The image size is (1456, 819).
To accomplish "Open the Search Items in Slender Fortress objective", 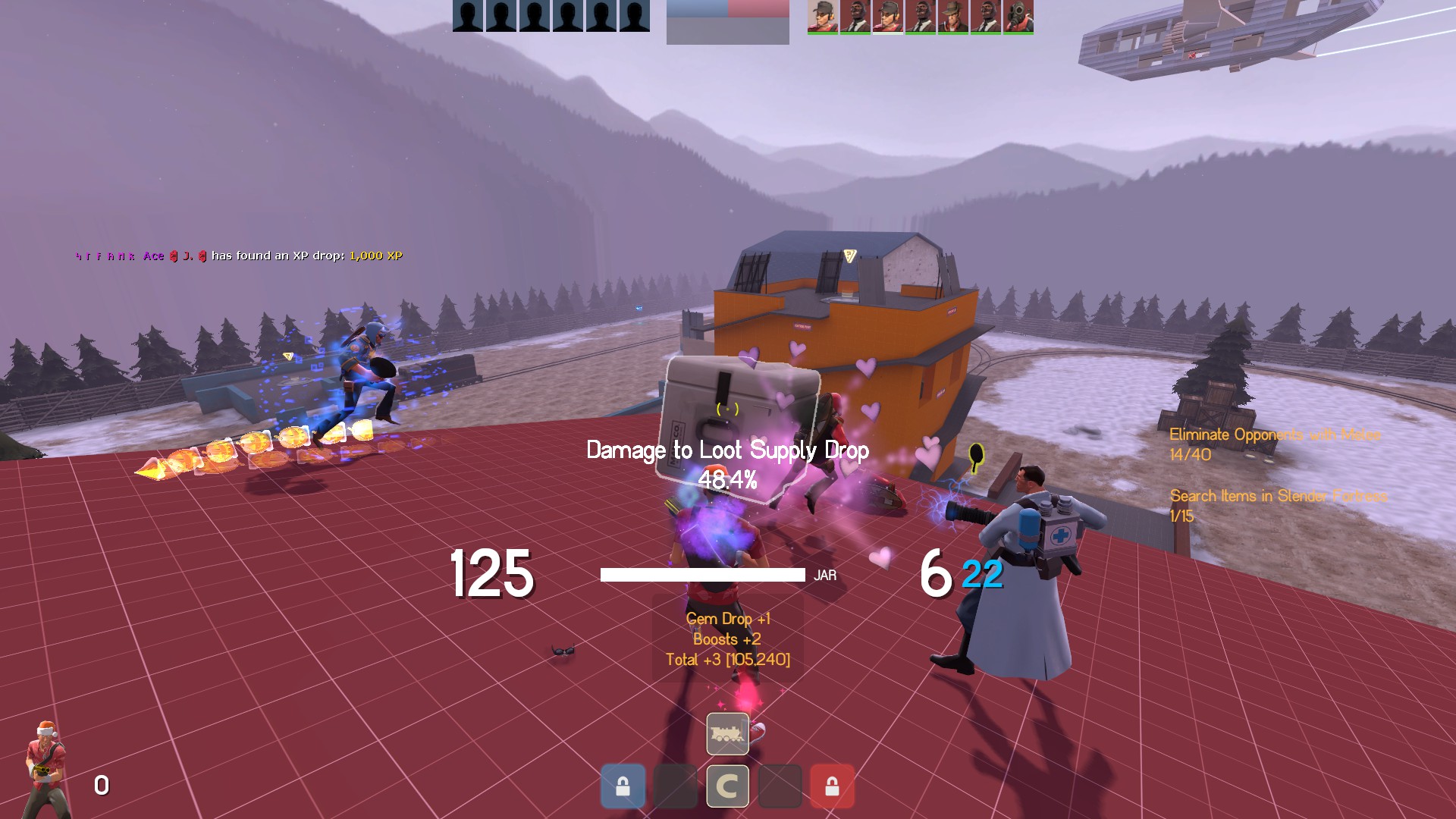I will pos(1278,505).
